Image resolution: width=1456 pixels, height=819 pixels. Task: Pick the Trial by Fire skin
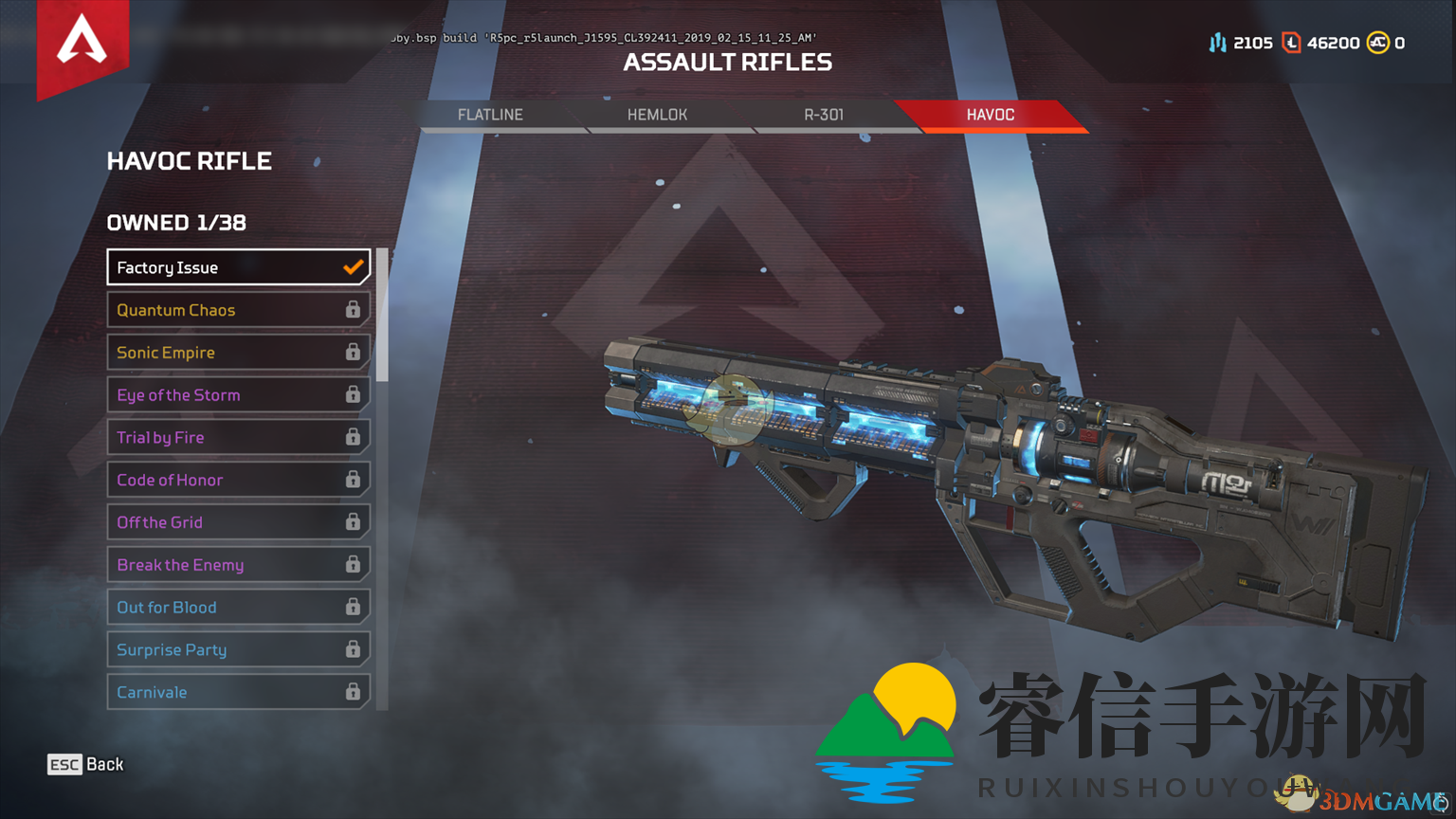[x=238, y=437]
